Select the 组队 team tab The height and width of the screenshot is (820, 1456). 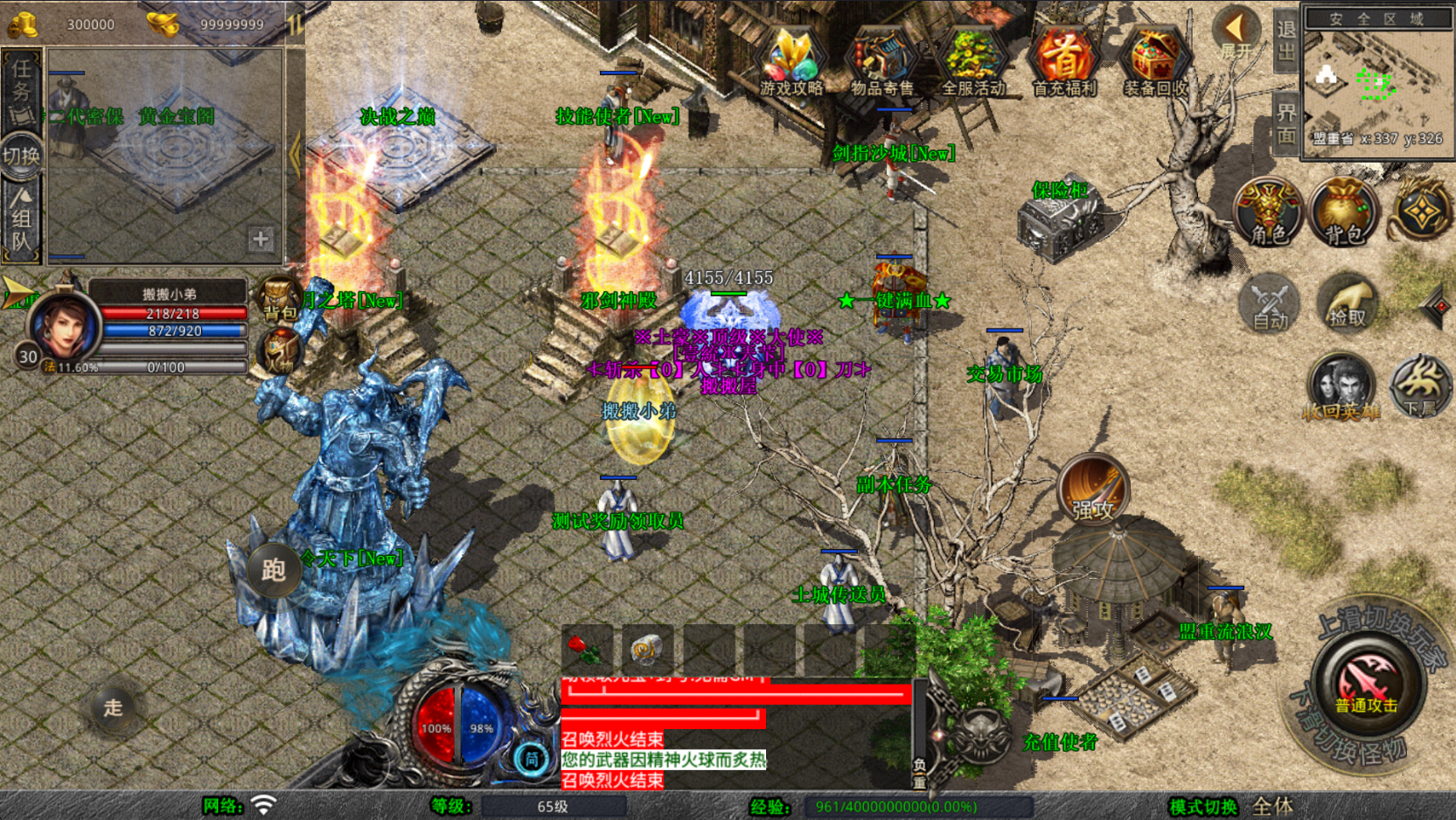tap(22, 221)
